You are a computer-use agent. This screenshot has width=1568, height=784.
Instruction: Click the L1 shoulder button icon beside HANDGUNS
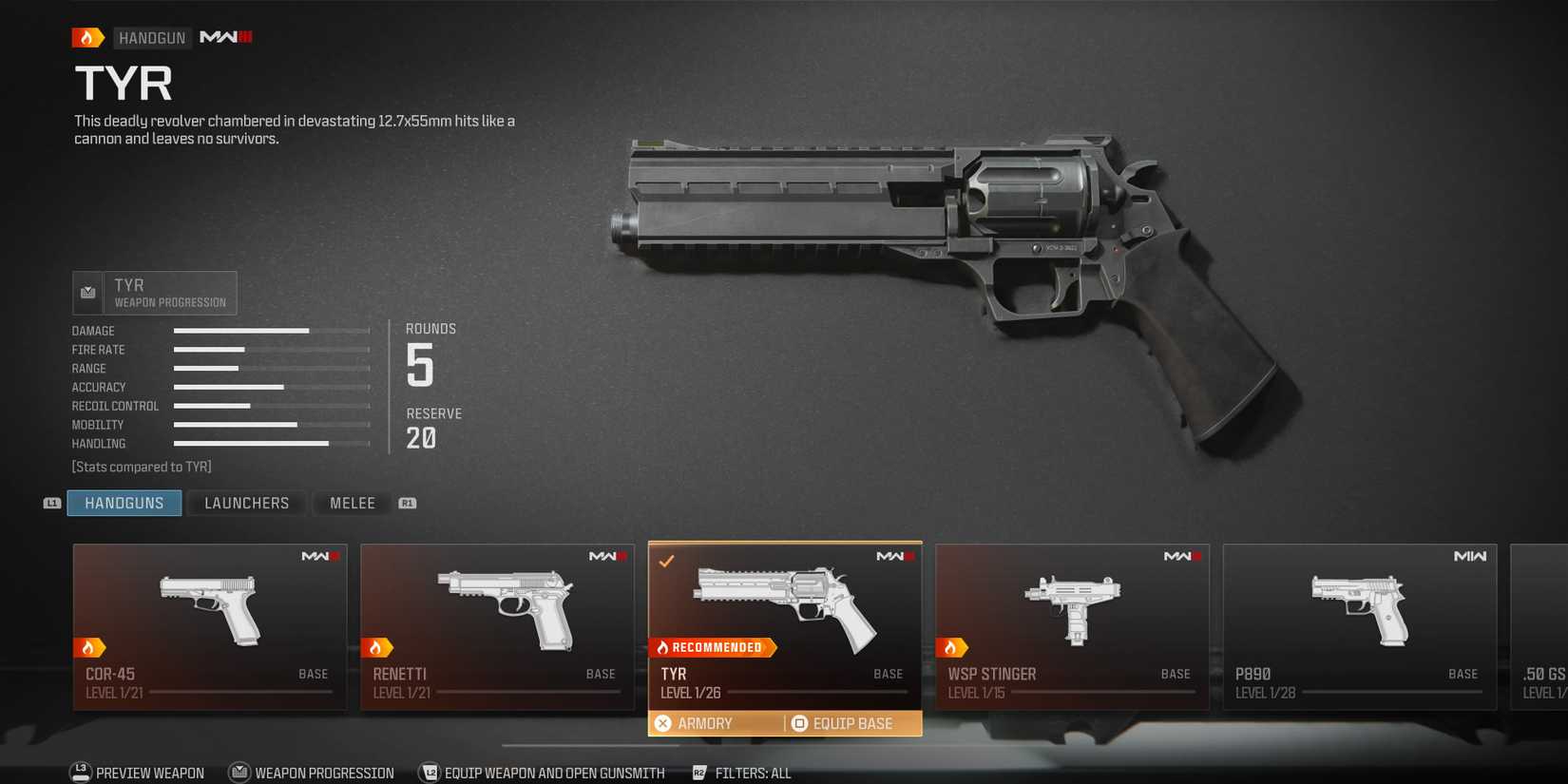pos(50,503)
